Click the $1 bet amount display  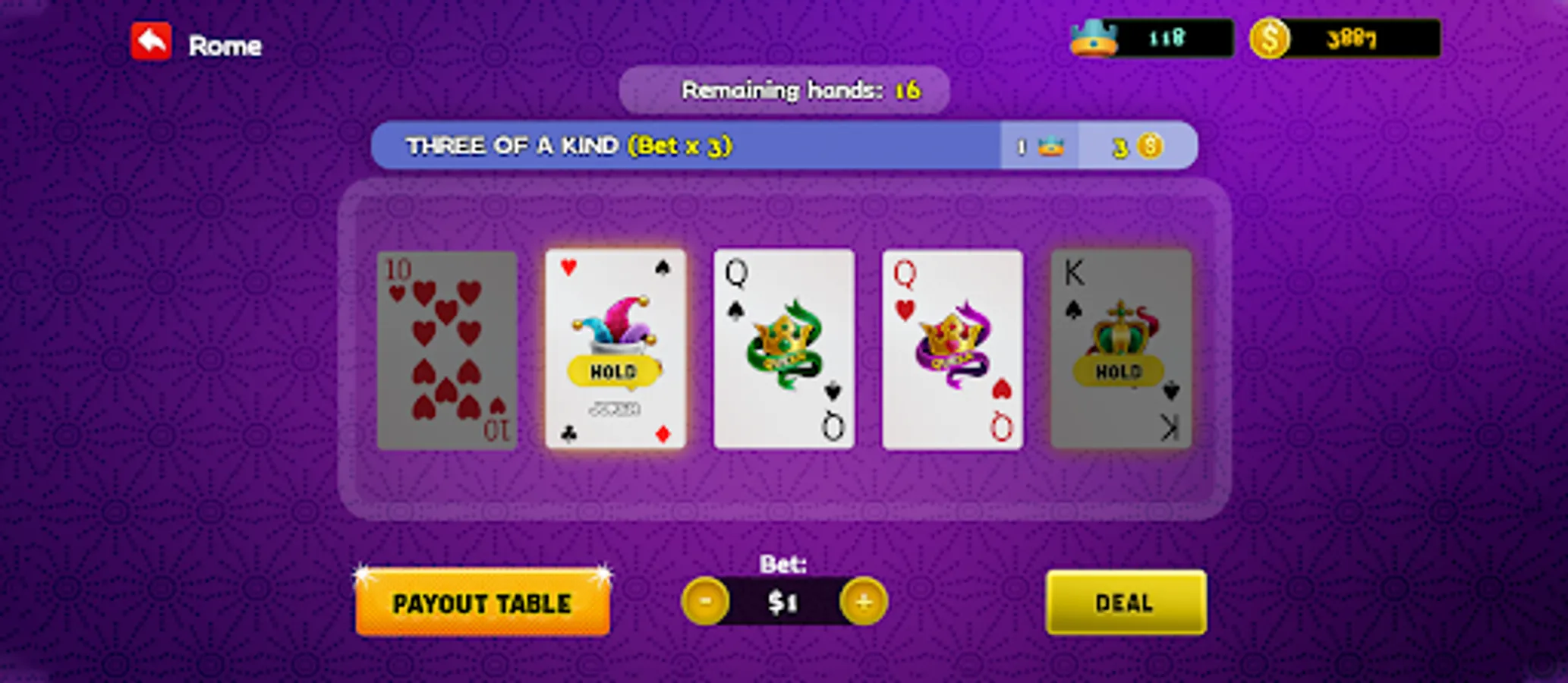point(784,602)
